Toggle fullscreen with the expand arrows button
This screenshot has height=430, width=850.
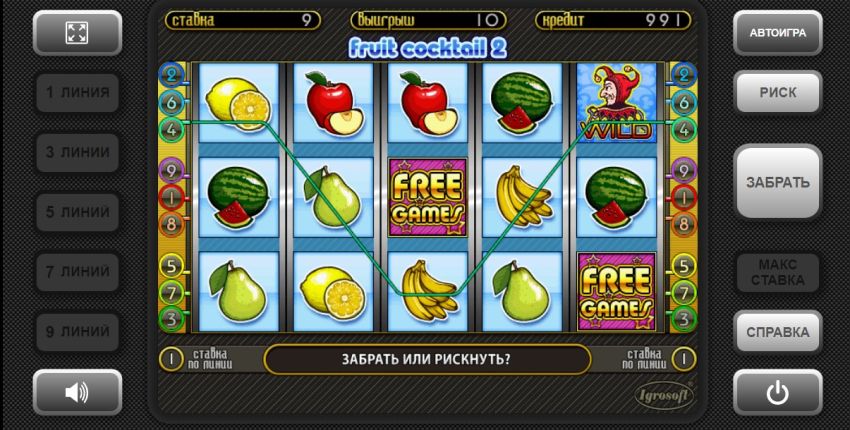(77, 33)
